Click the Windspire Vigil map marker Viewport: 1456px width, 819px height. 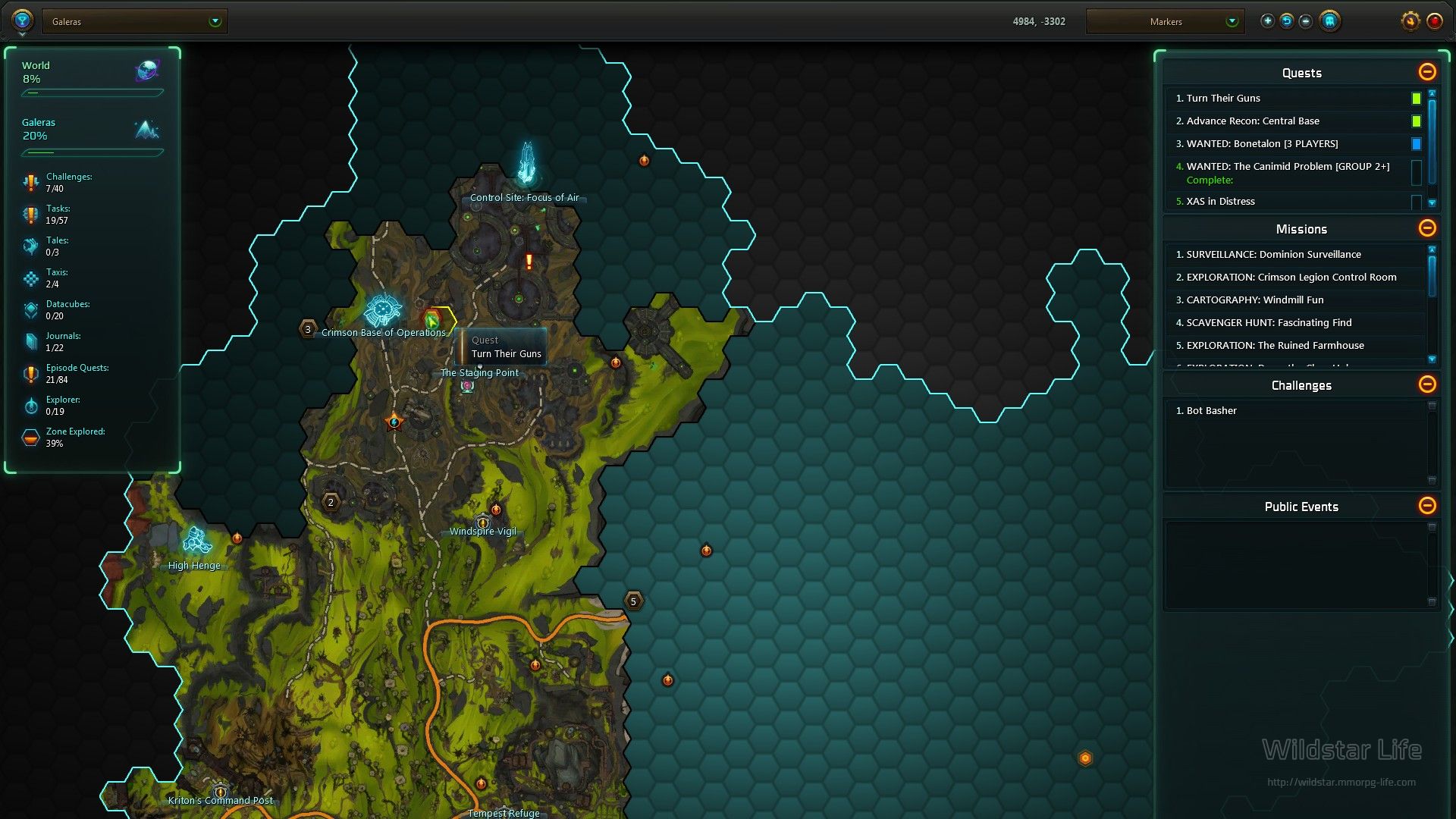(x=483, y=522)
